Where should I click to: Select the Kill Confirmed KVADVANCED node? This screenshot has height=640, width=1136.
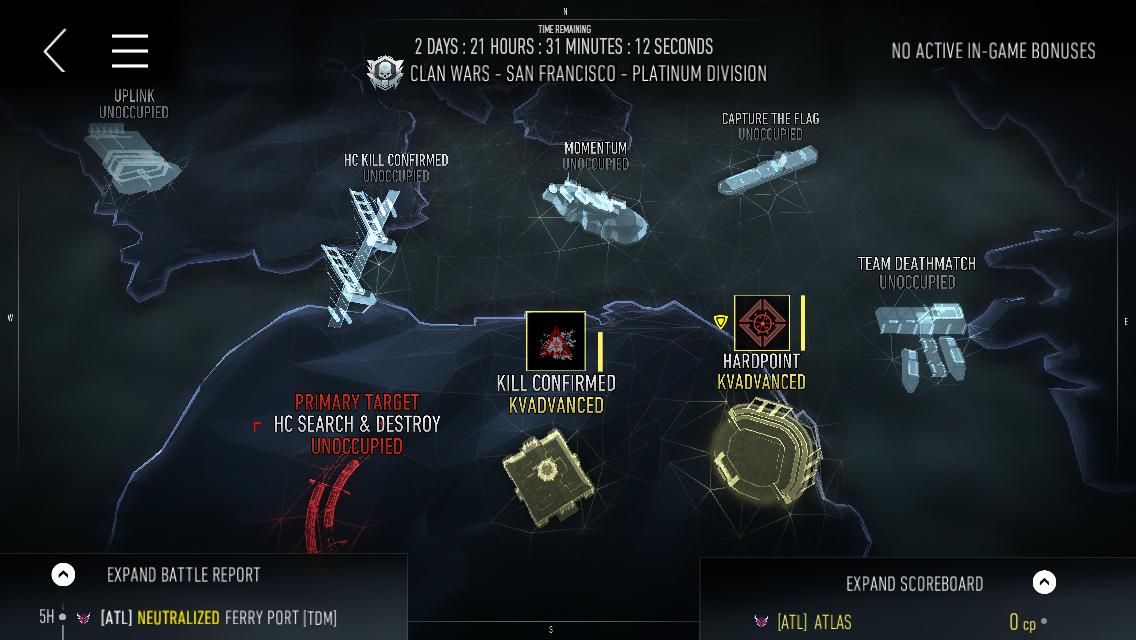[x=547, y=468]
